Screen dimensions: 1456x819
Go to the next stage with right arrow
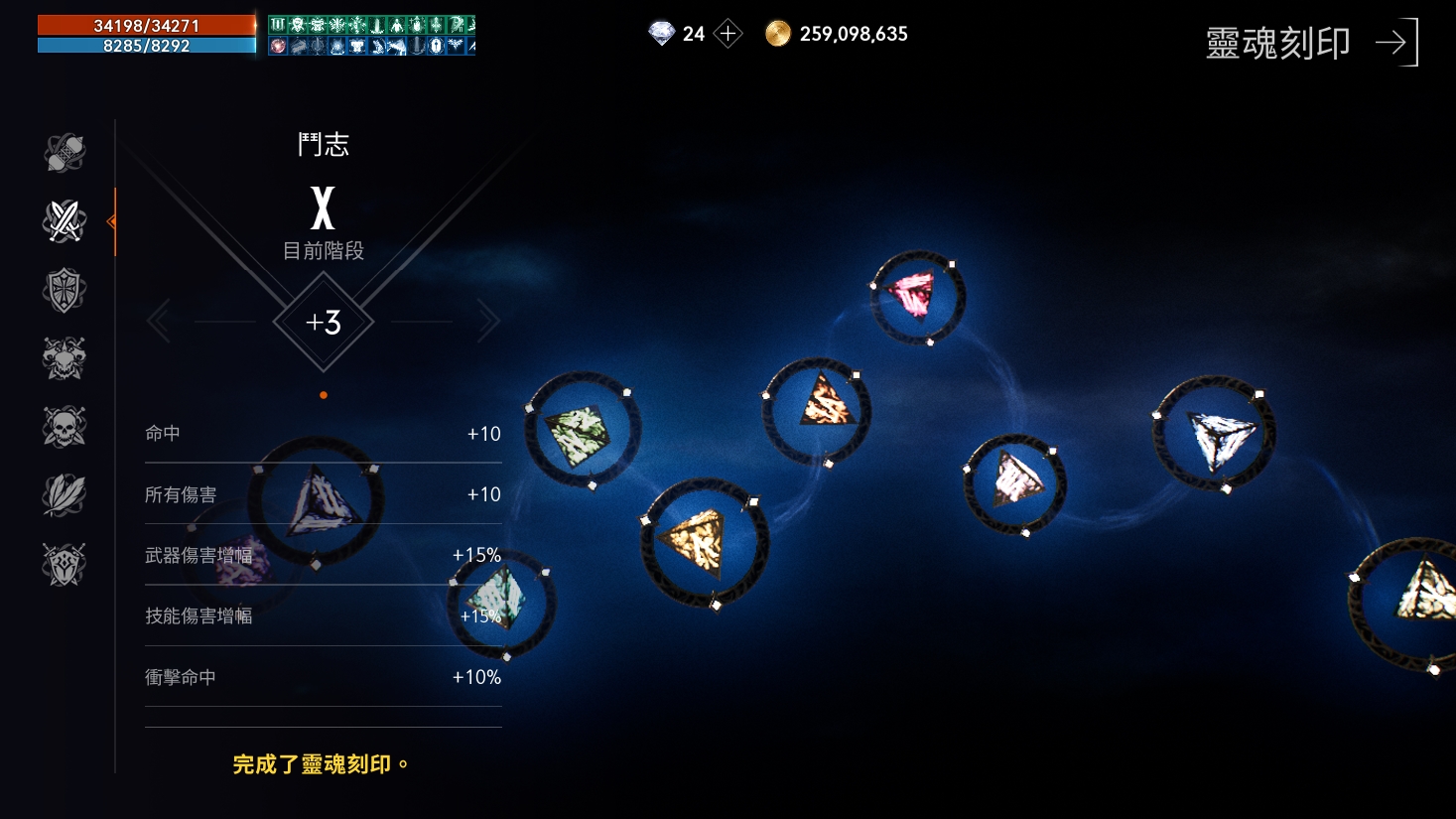(487, 322)
